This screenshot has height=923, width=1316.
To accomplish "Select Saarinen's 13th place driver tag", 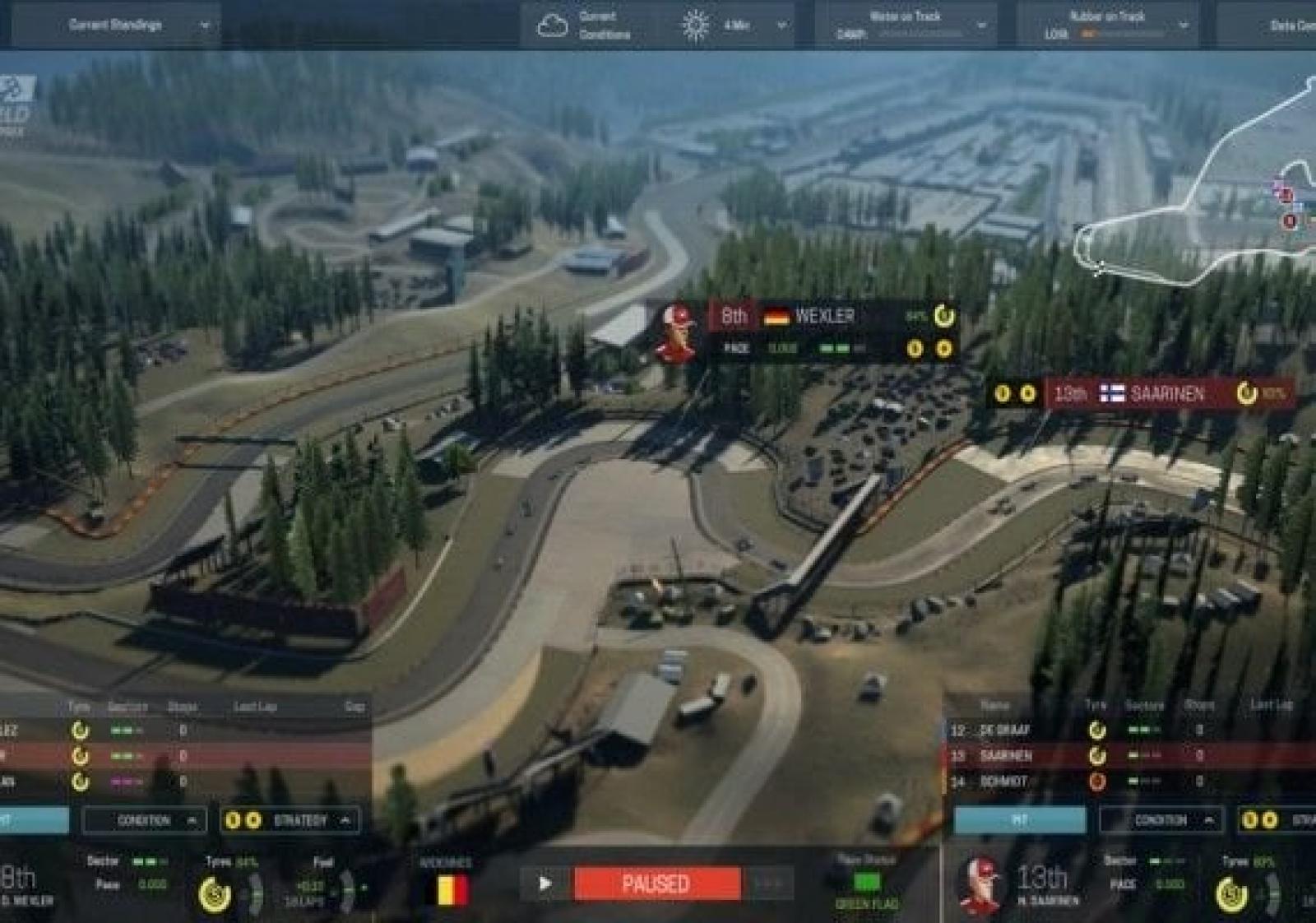I will [x=1151, y=394].
